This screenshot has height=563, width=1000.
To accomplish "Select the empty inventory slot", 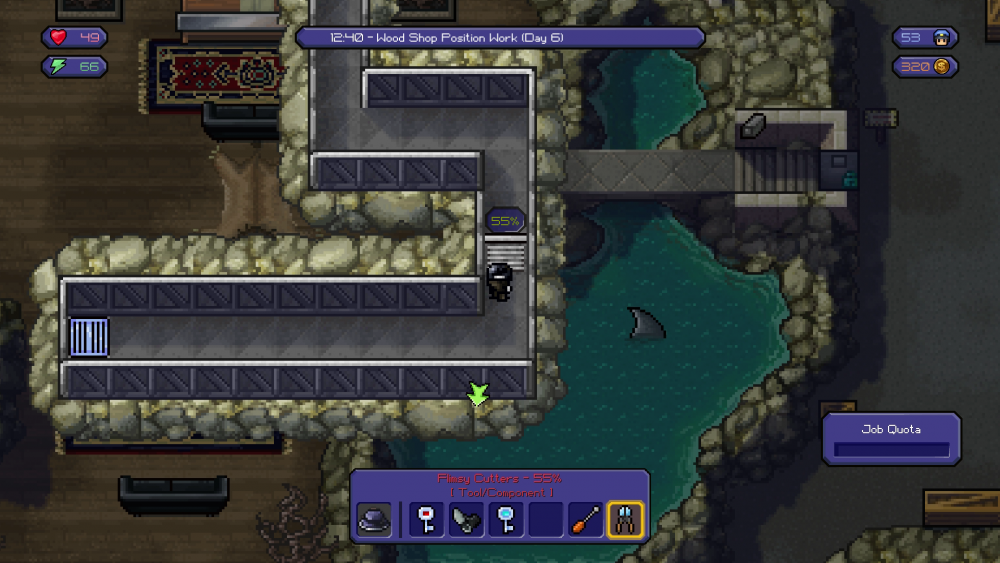I will click(x=546, y=520).
